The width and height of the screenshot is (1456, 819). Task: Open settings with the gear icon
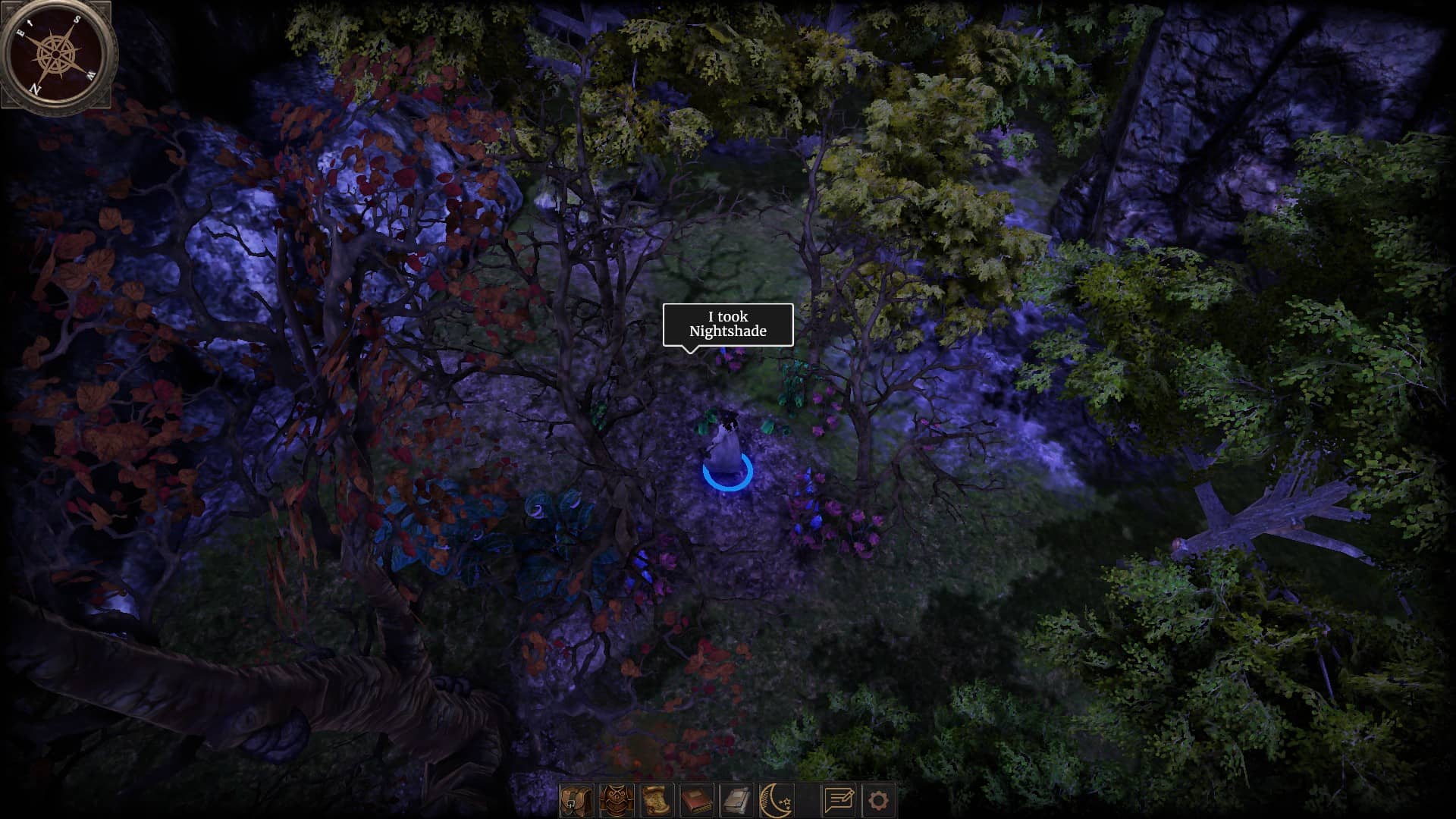[x=878, y=800]
